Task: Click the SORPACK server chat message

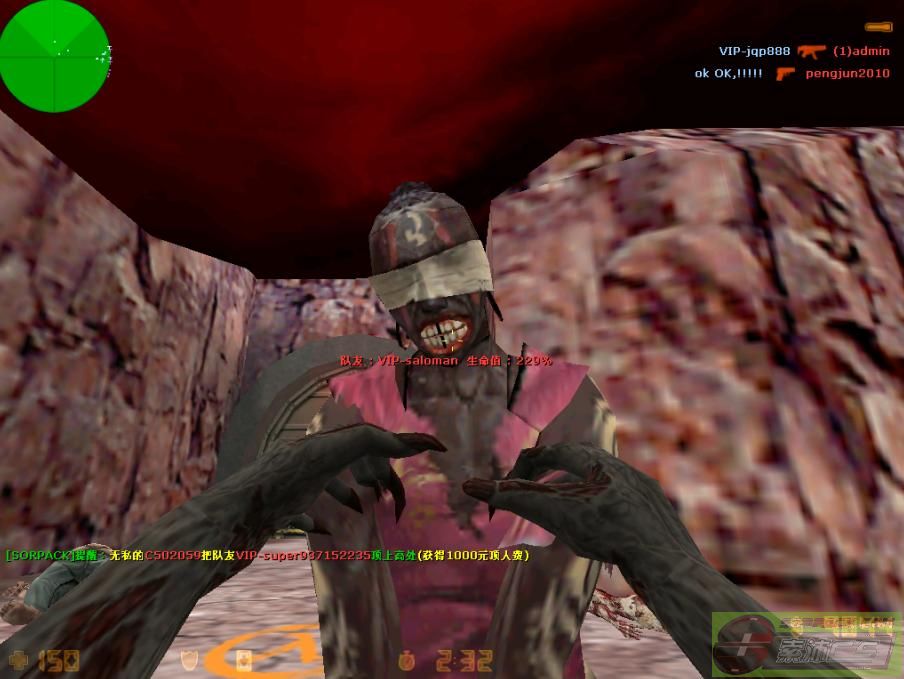Action: point(267,555)
